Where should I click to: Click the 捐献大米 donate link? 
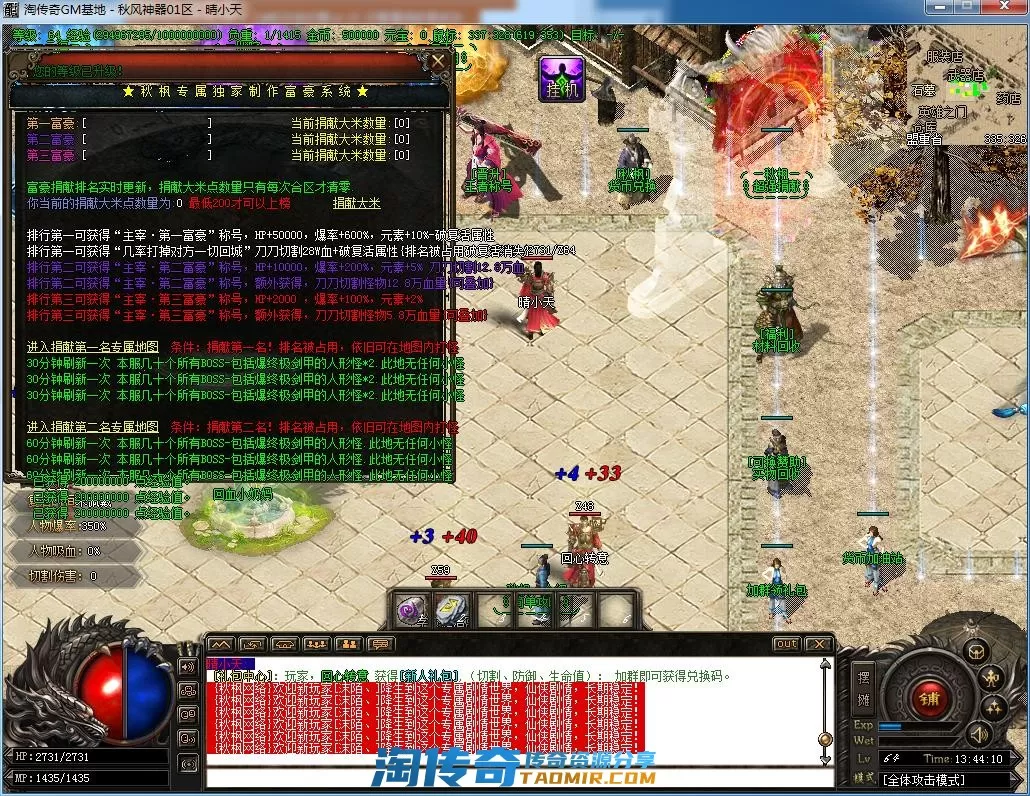tap(357, 203)
